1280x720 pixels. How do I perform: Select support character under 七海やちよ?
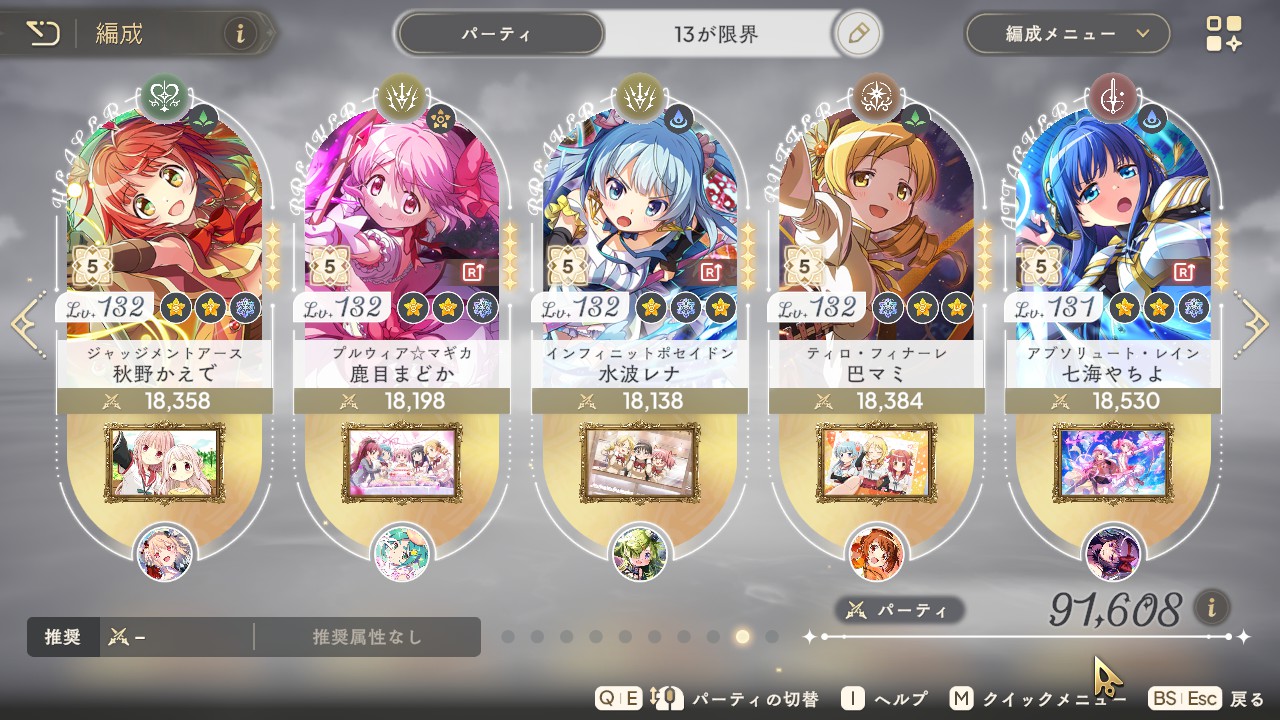tap(1113, 553)
